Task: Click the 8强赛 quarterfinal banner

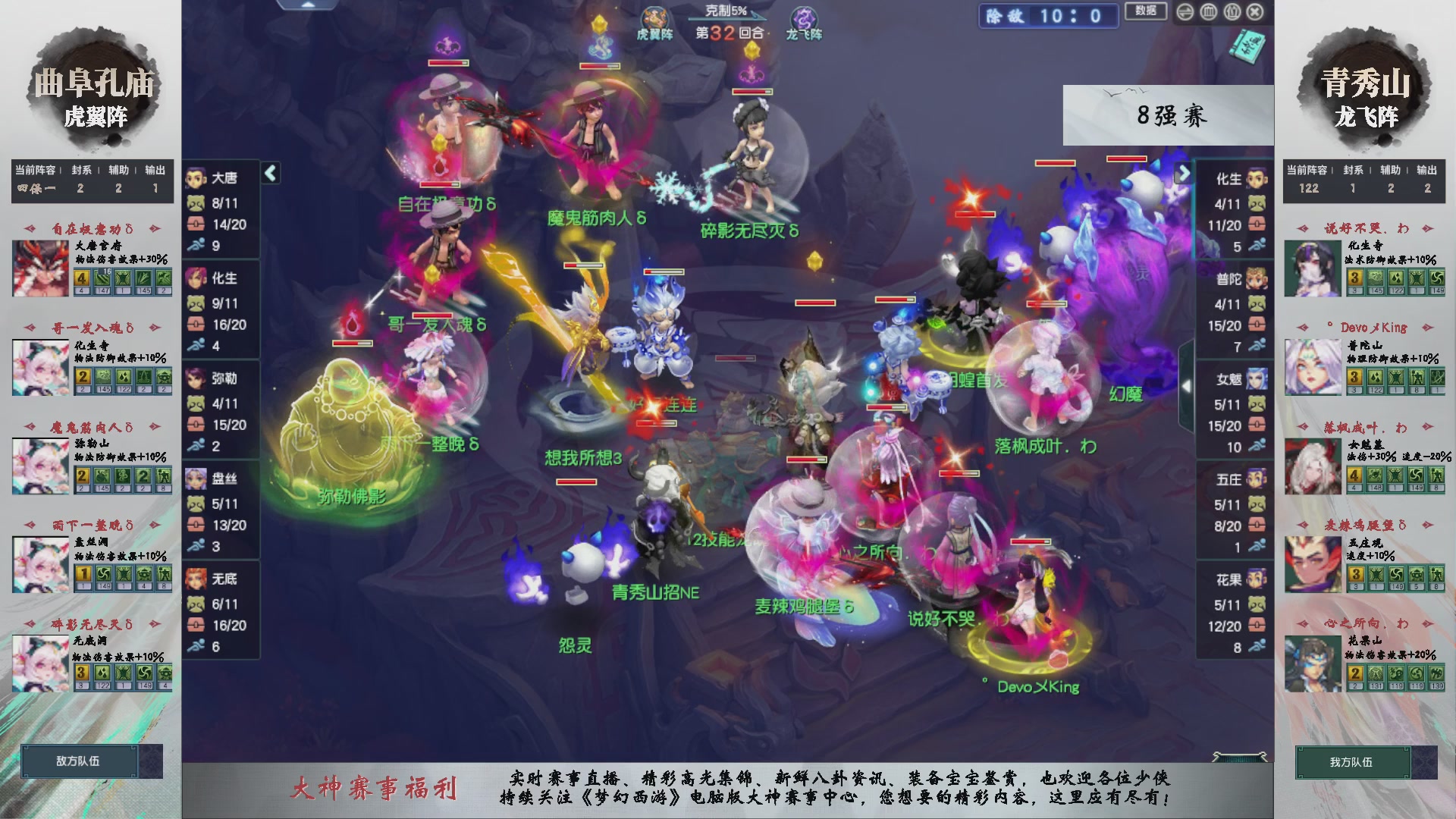Action: [x=1172, y=115]
